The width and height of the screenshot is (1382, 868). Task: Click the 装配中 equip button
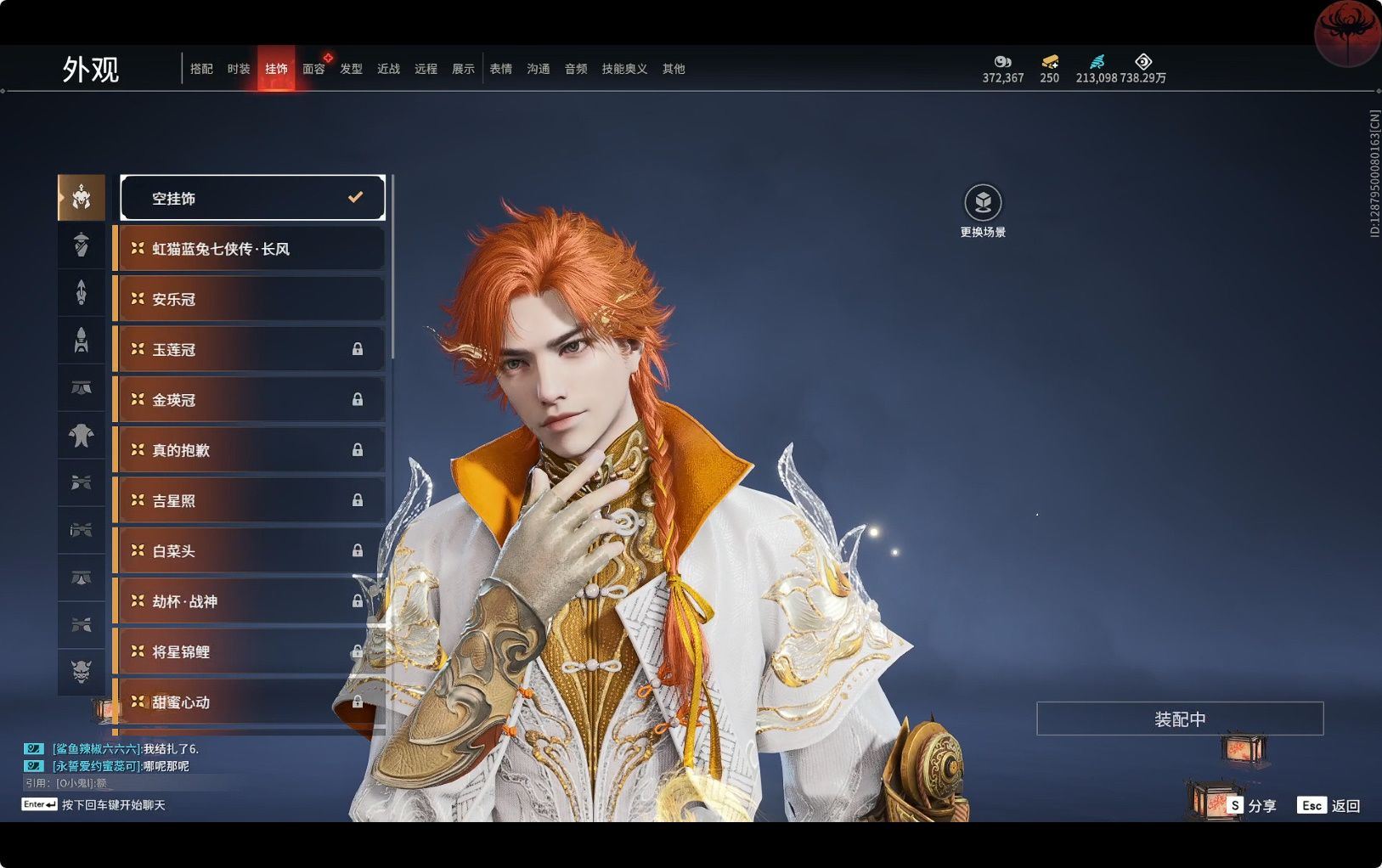[1179, 719]
